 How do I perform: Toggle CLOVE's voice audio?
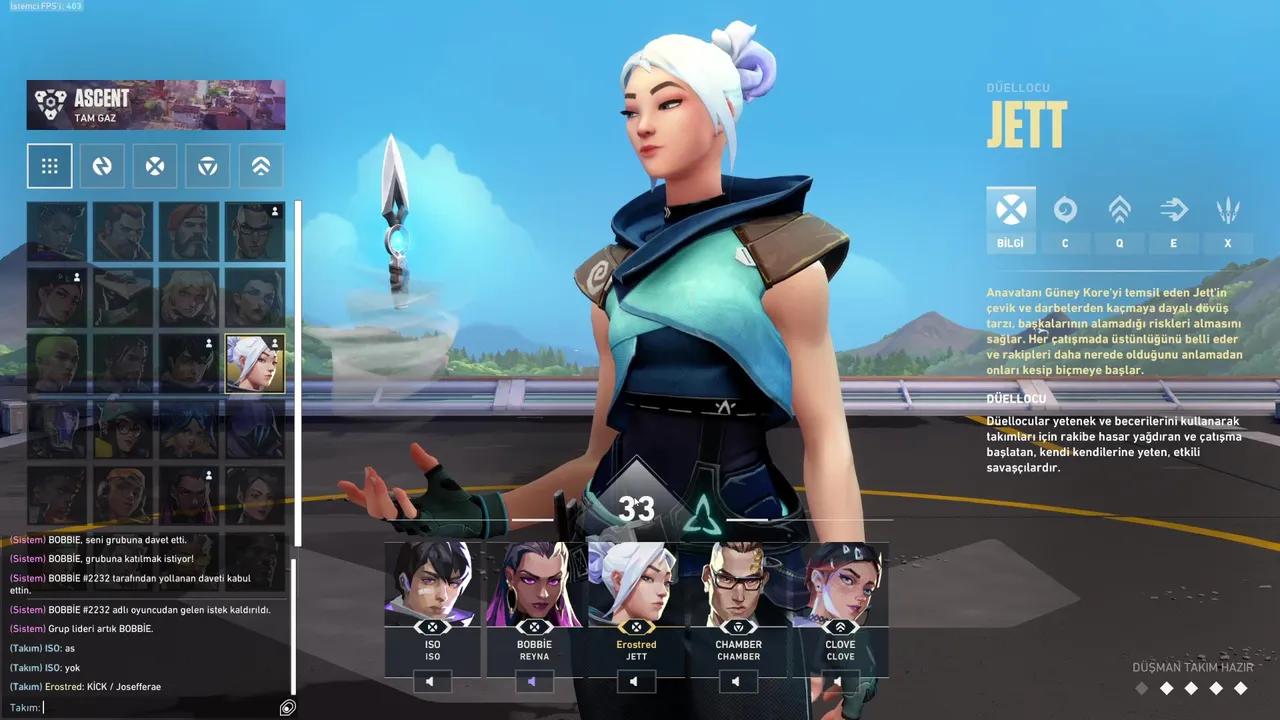[x=838, y=681]
